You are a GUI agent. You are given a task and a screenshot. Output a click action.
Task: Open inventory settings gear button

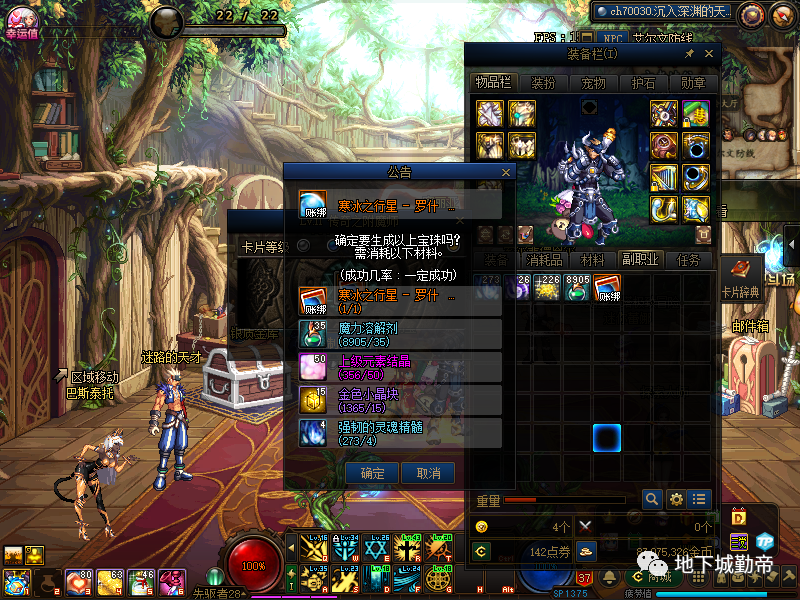pyautogui.click(x=676, y=498)
